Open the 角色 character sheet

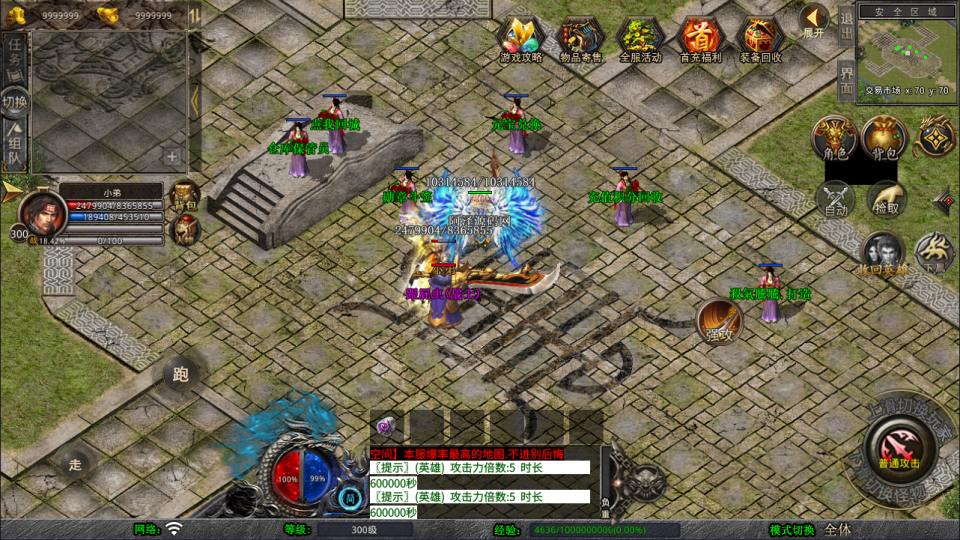pos(832,138)
